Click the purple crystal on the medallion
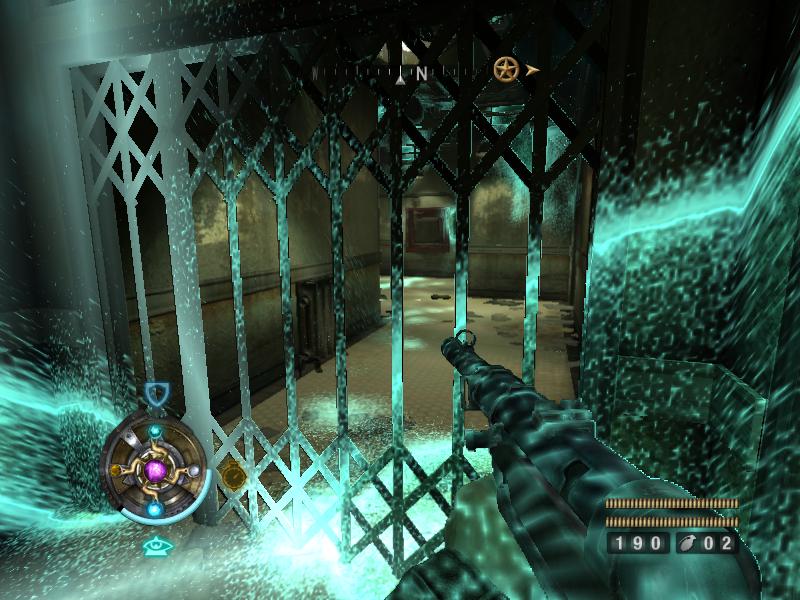 click(154, 469)
